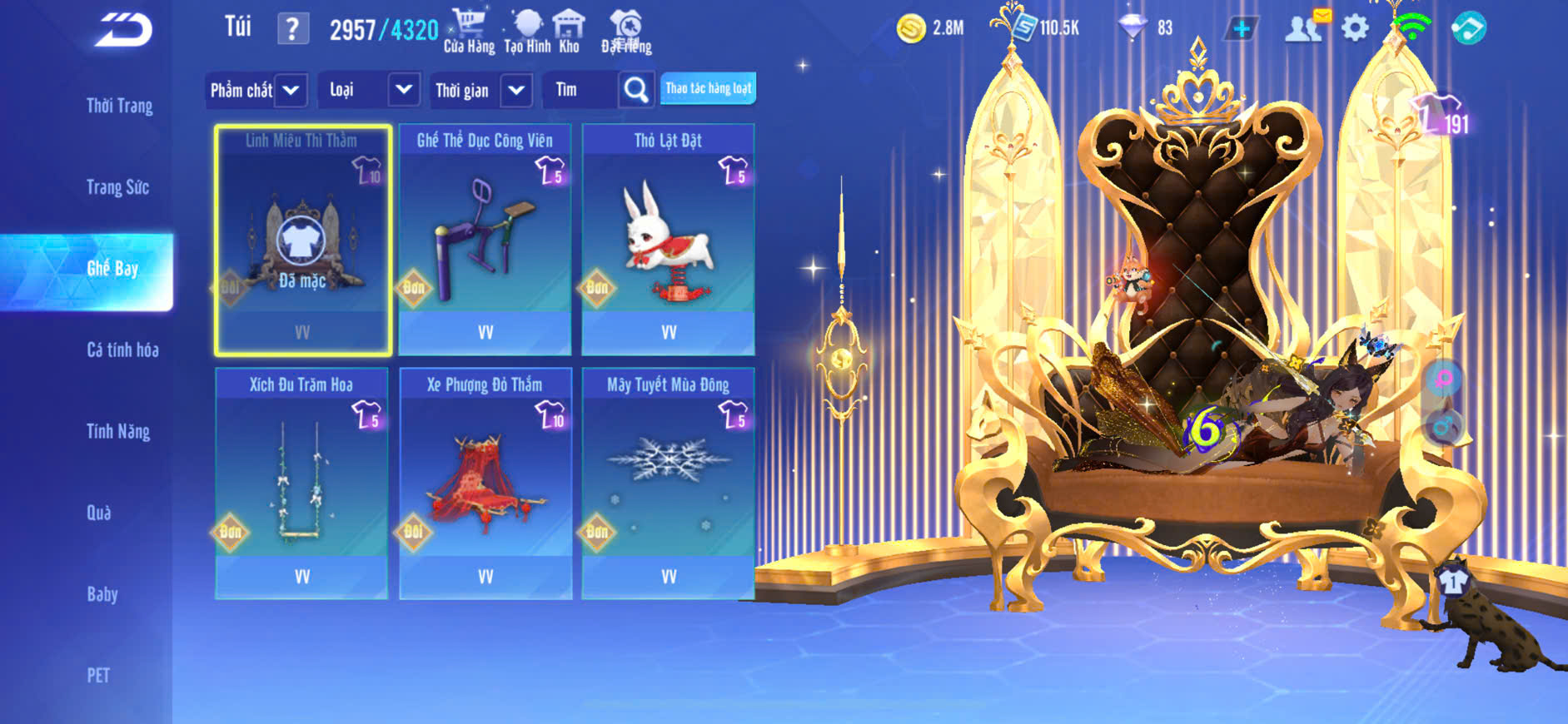Open the Trang Sức category

117,187
